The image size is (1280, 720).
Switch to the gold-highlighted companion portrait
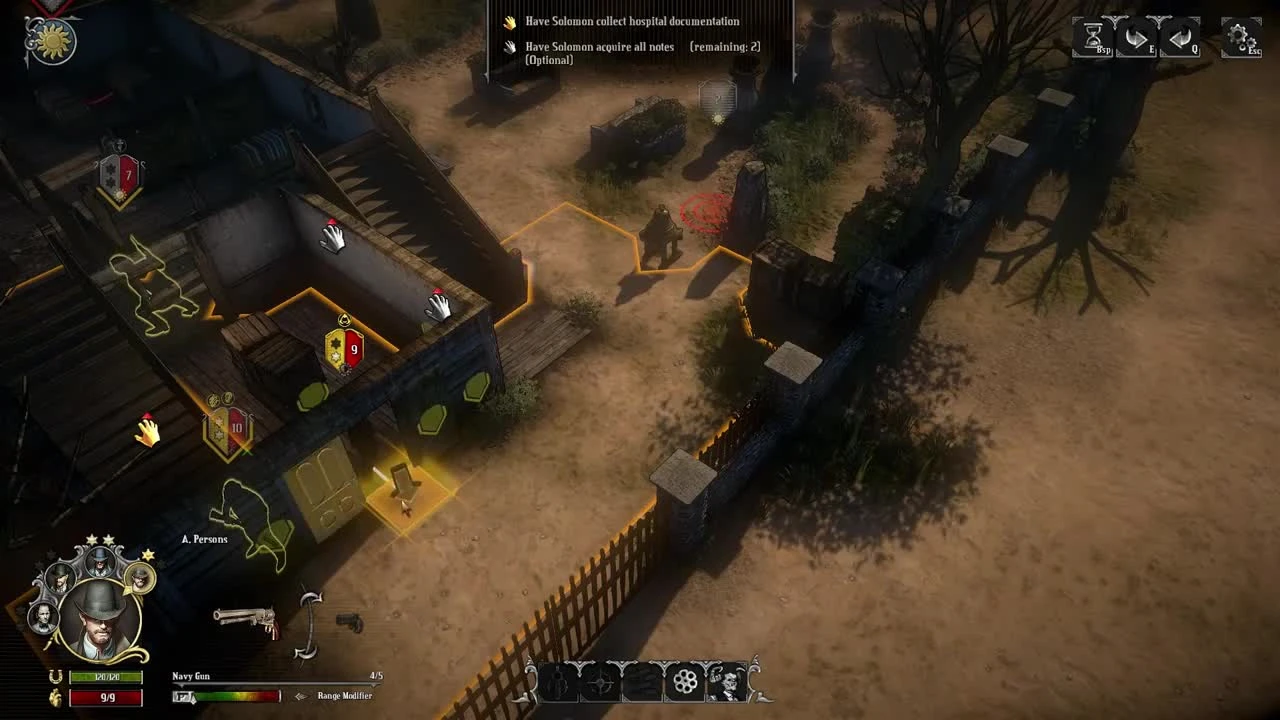pyautogui.click(x=139, y=579)
